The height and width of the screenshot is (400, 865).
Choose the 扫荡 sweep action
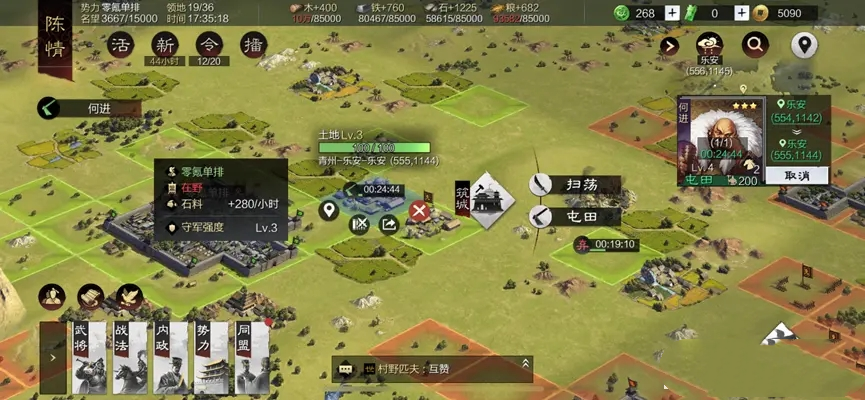tap(576, 185)
